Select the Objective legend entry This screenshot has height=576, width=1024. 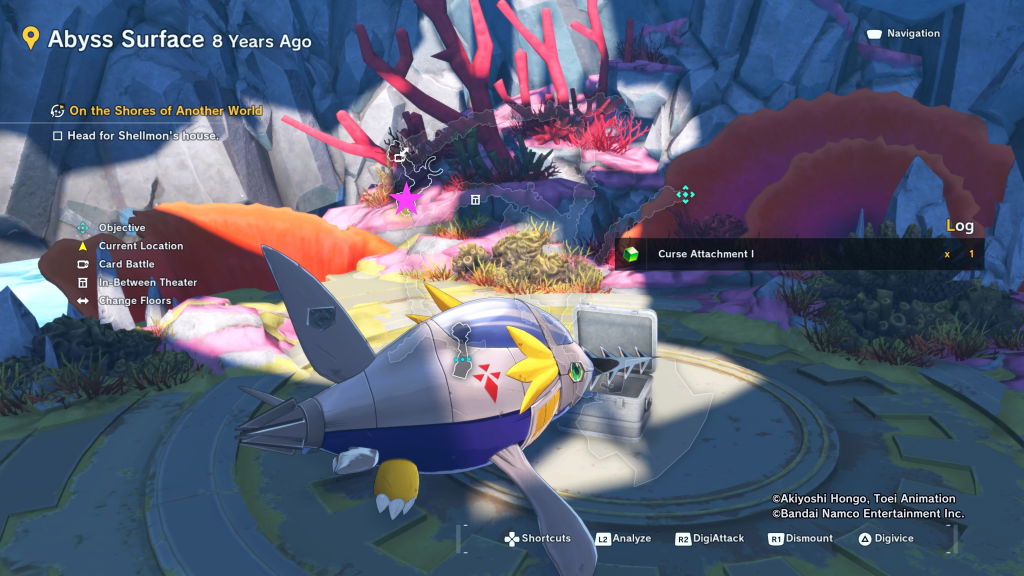click(x=121, y=228)
